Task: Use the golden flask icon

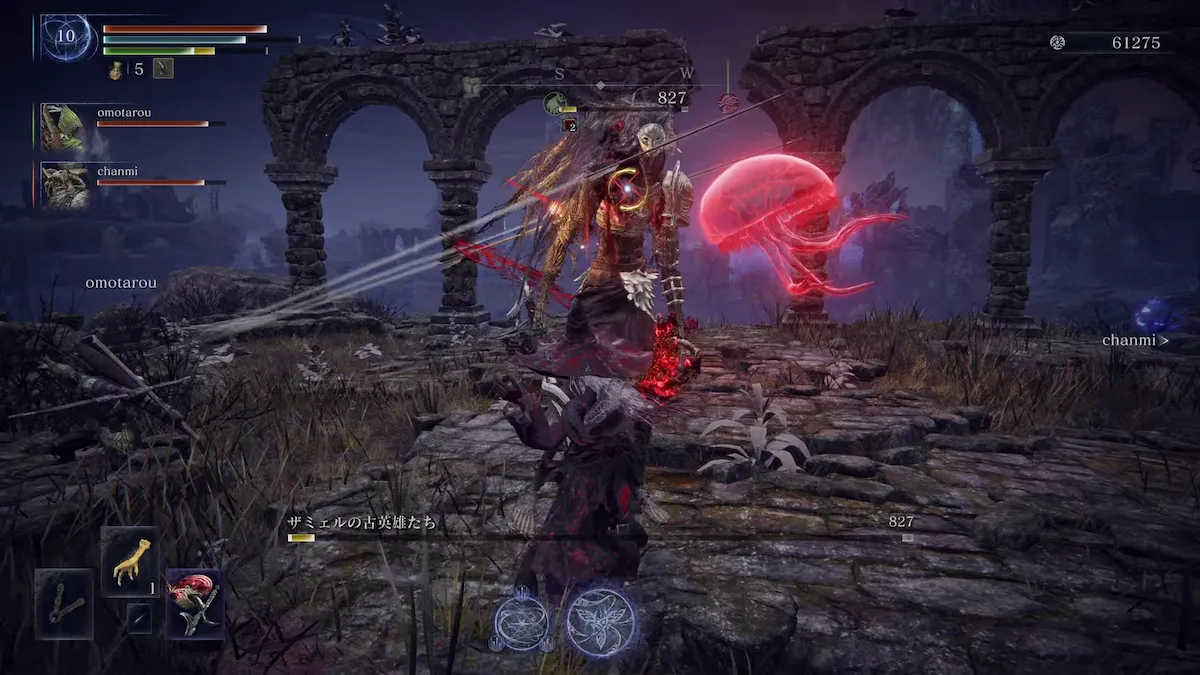Action: (116, 69)
